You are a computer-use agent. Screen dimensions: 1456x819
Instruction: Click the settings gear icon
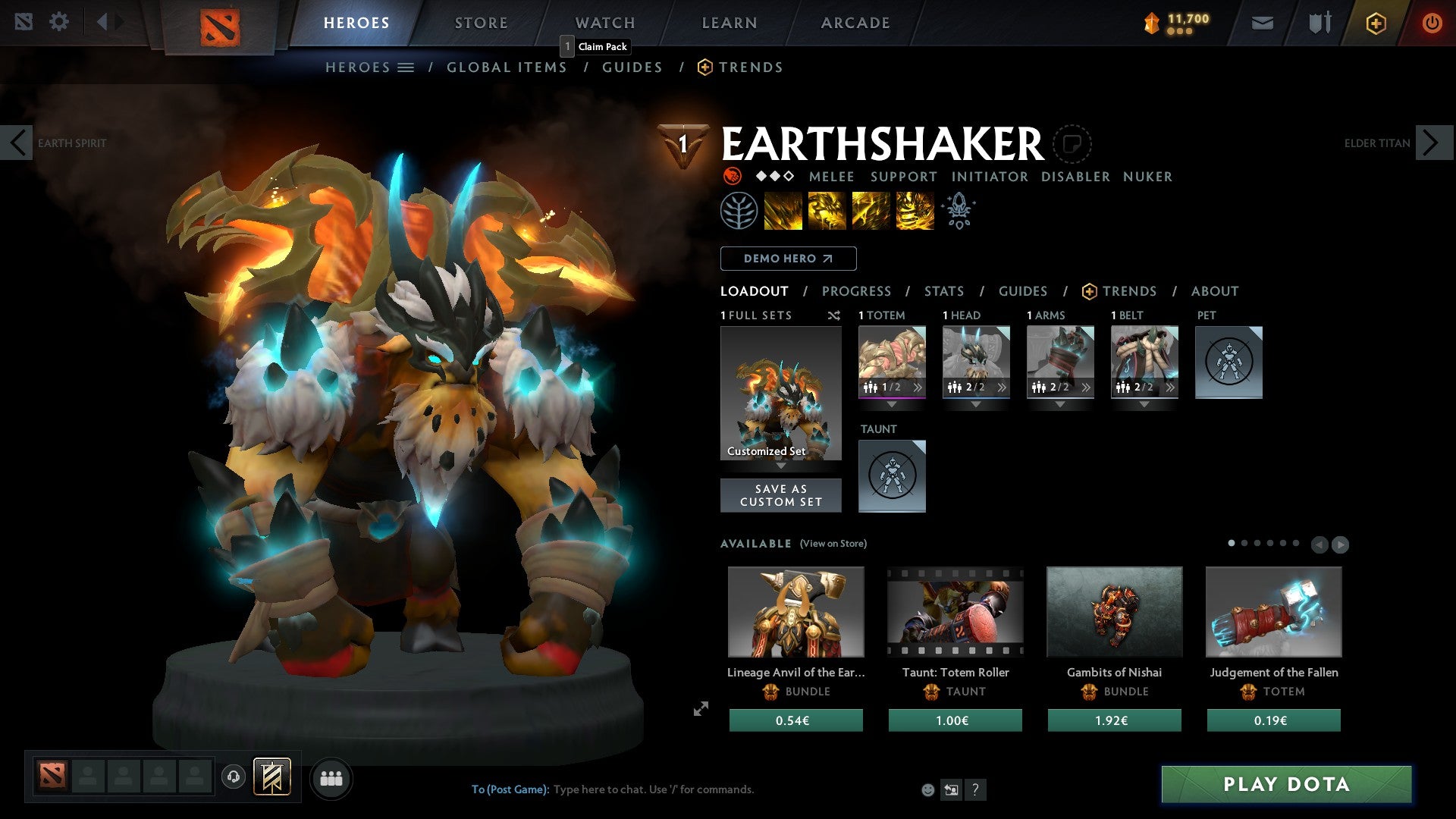tap(59, 21)
